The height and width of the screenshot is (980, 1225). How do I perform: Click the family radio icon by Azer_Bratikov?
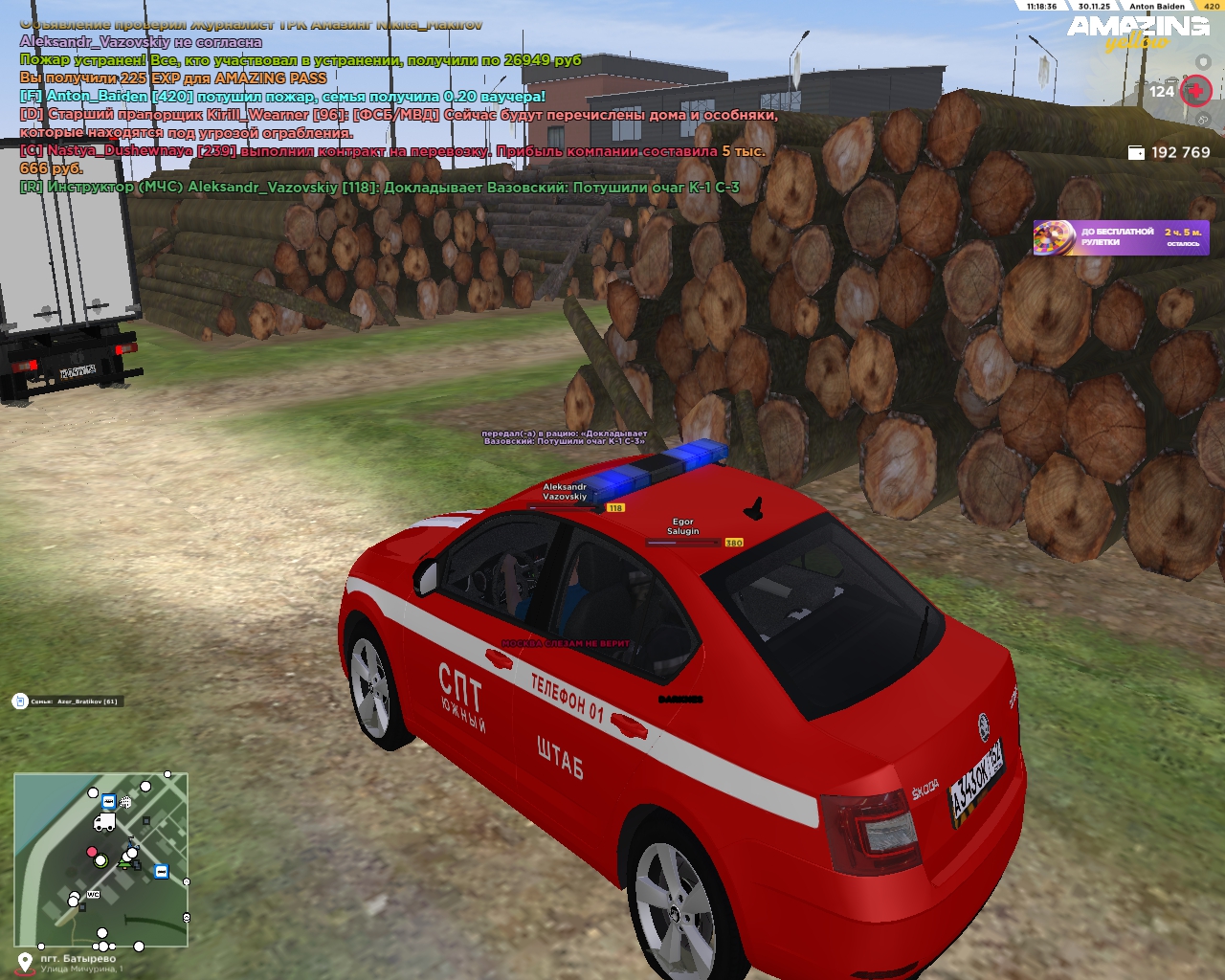(19, 702)
